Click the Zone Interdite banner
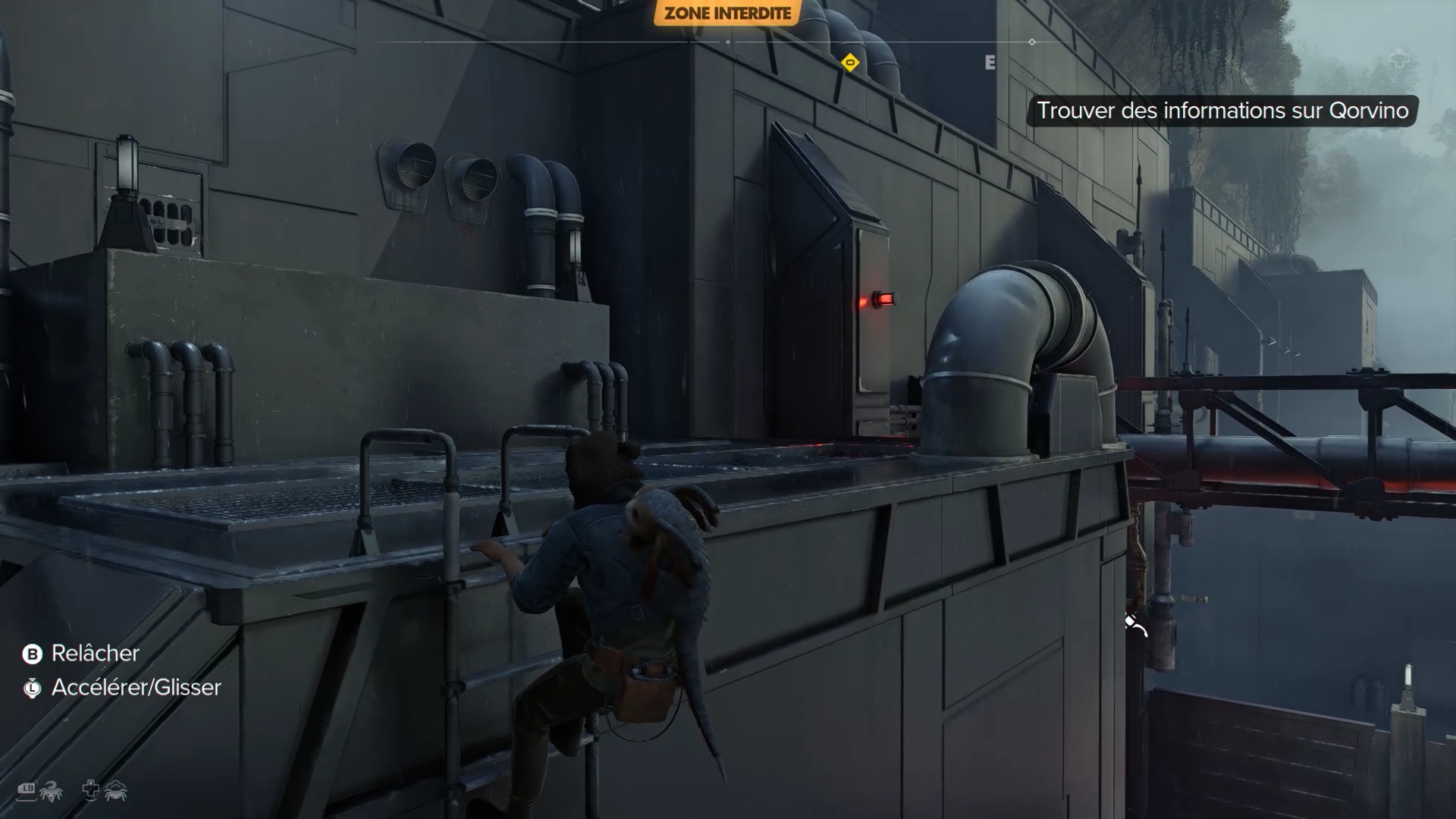This screenshot has width=1456, height=819. [x=727, y=13]
